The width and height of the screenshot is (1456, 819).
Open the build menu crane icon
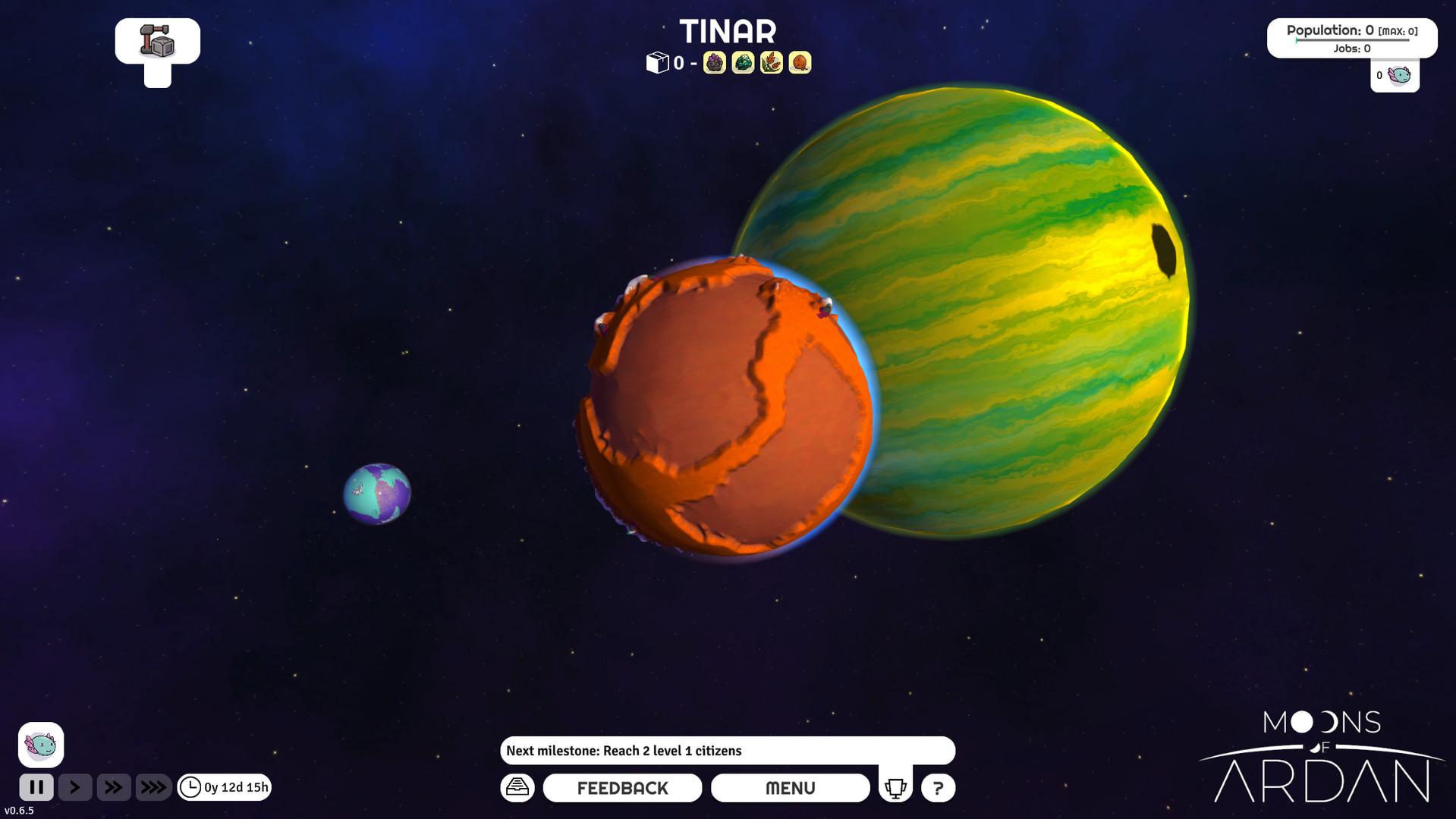(x=157, y=41)
